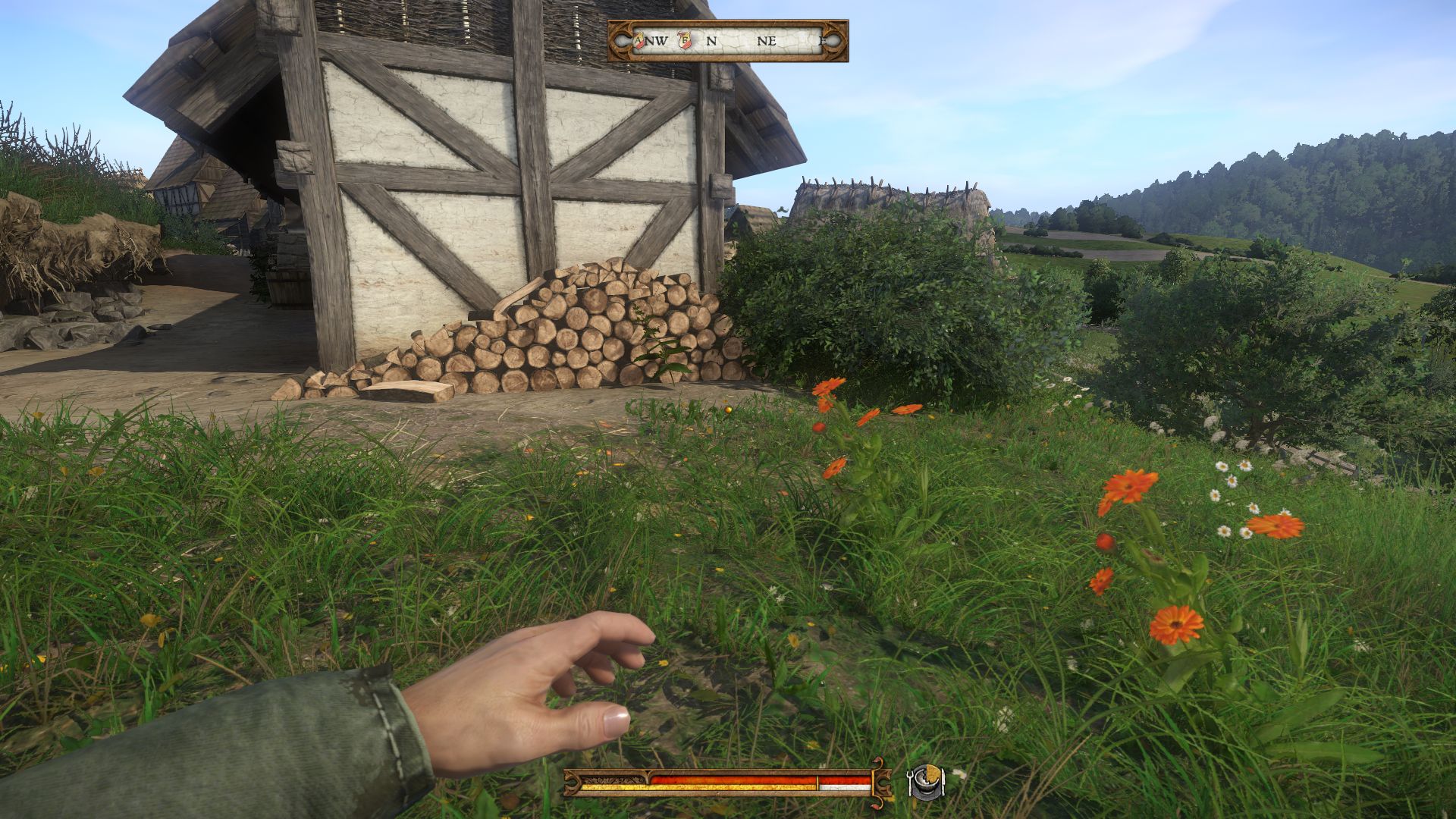
Task: Select the shield quest marker labeled A
Action: pyautogui.click(x=639, y=40)
